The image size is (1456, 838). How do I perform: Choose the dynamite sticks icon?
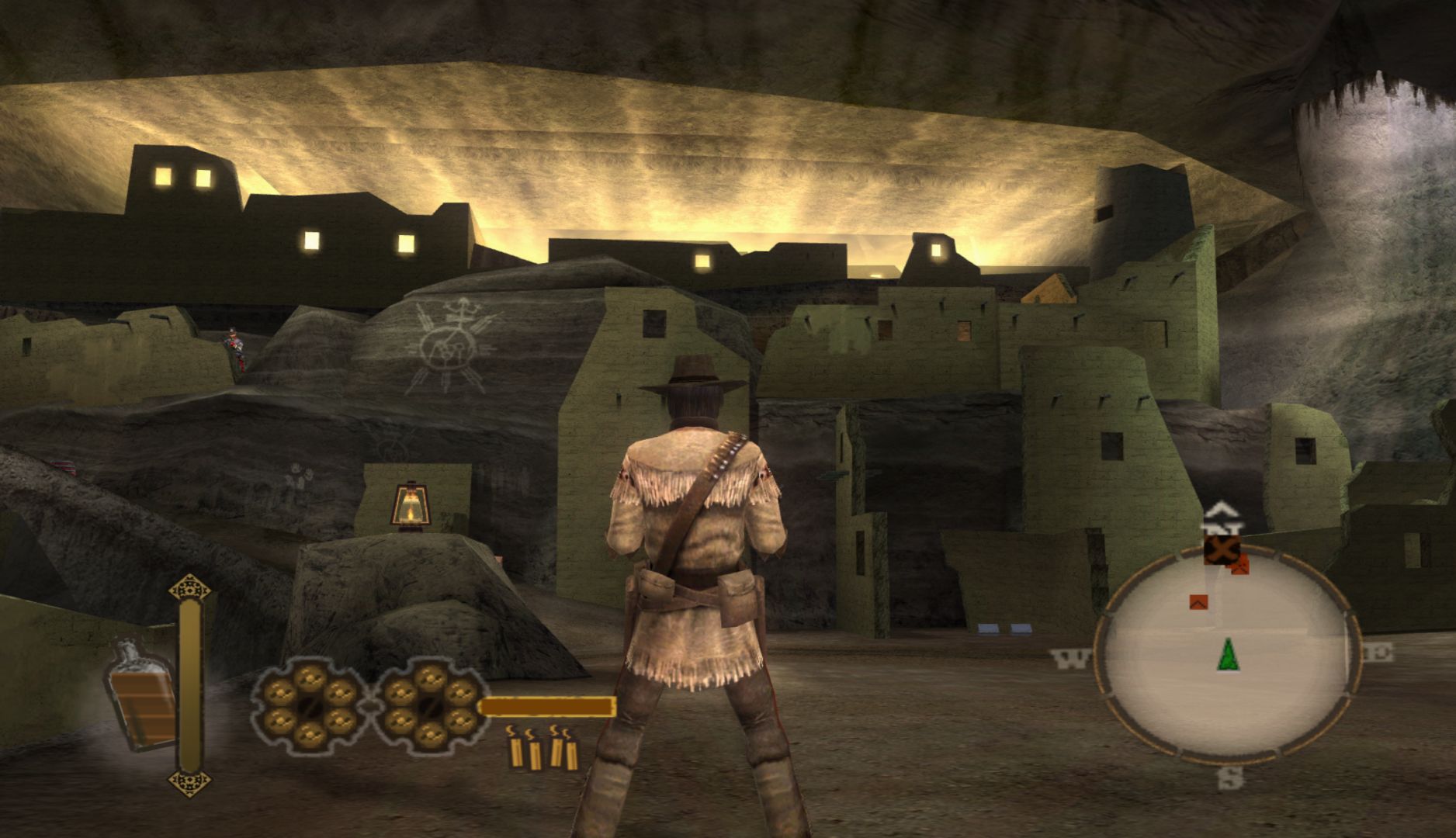coord(542,749)
